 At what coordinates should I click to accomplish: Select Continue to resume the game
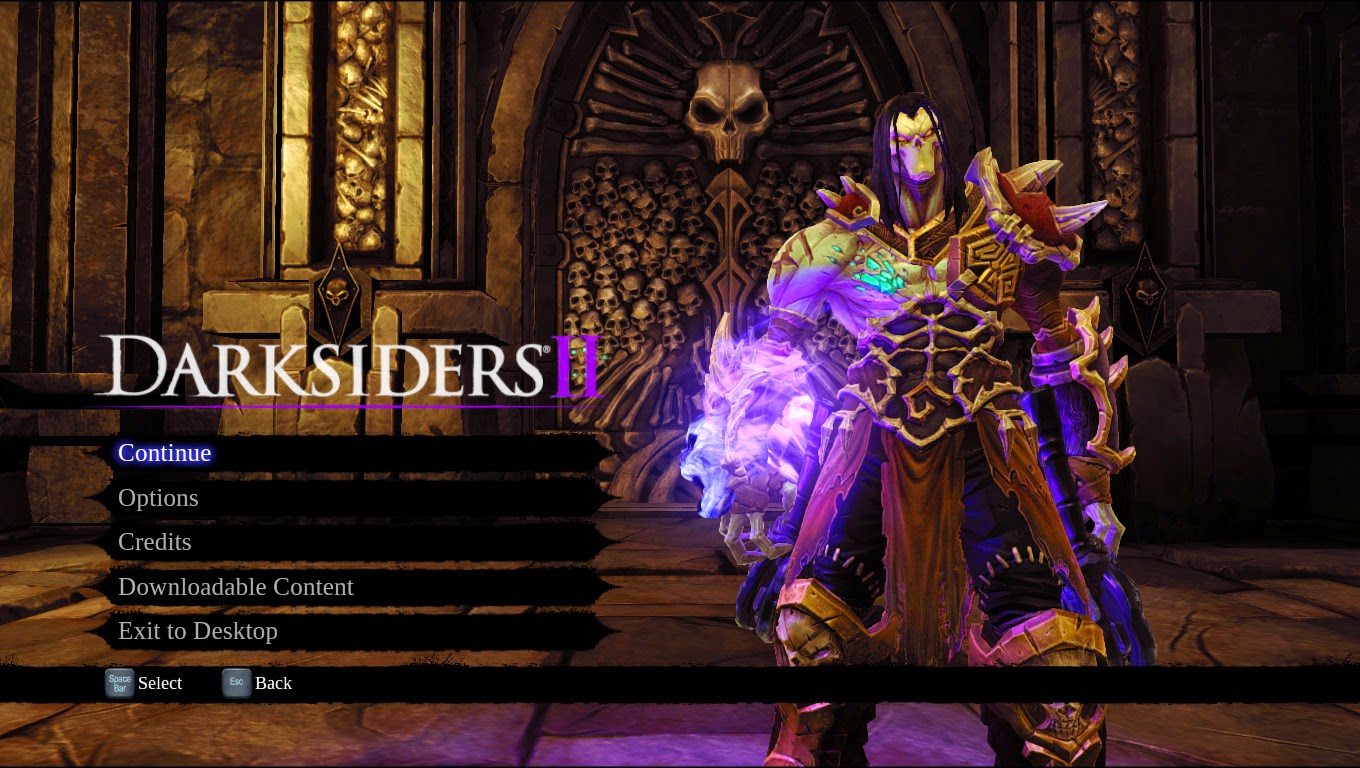[x=165, y=453]
